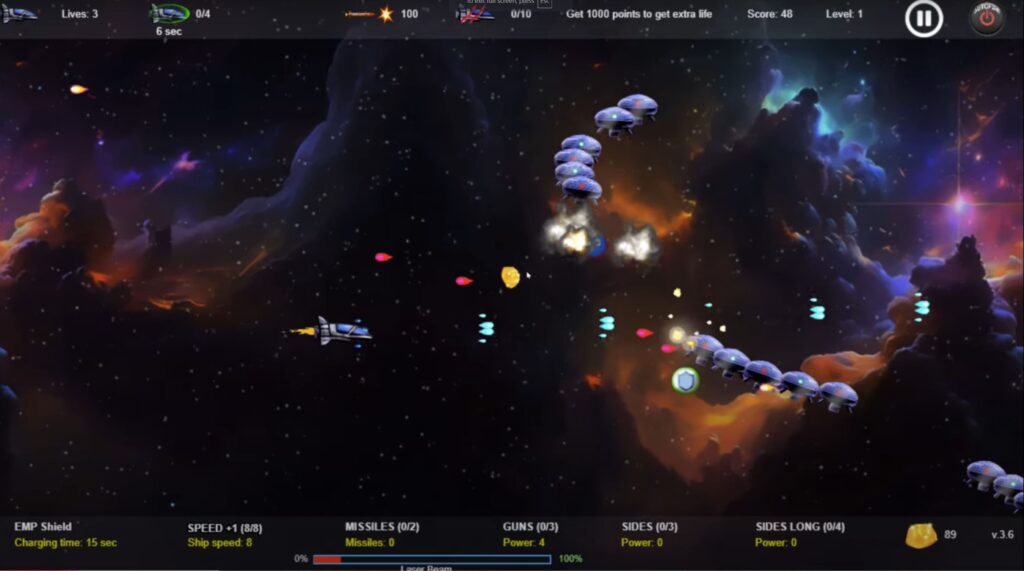Pause the game with the pause button
The height and width of the screenshot is (571, 1024).
click(x=923, y=18)
